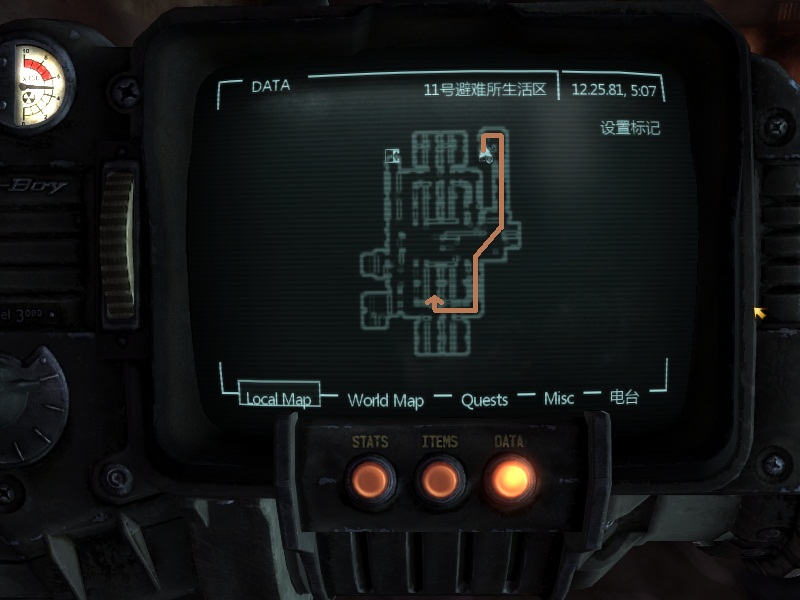This screenshot has width=800, height=600.
Task: Select the Misc tab
Action: 559,399
